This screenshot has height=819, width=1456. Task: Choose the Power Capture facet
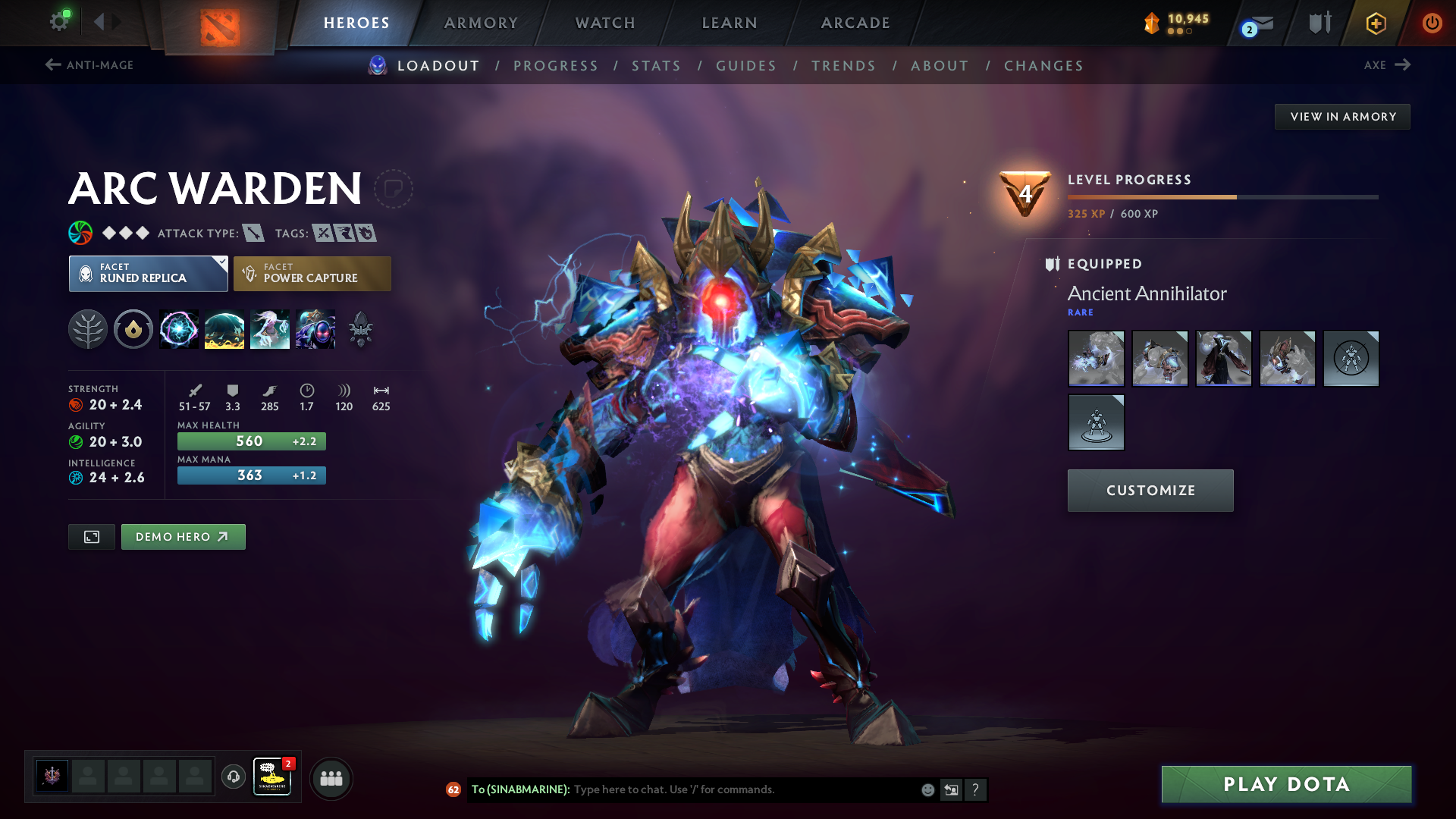312,274
